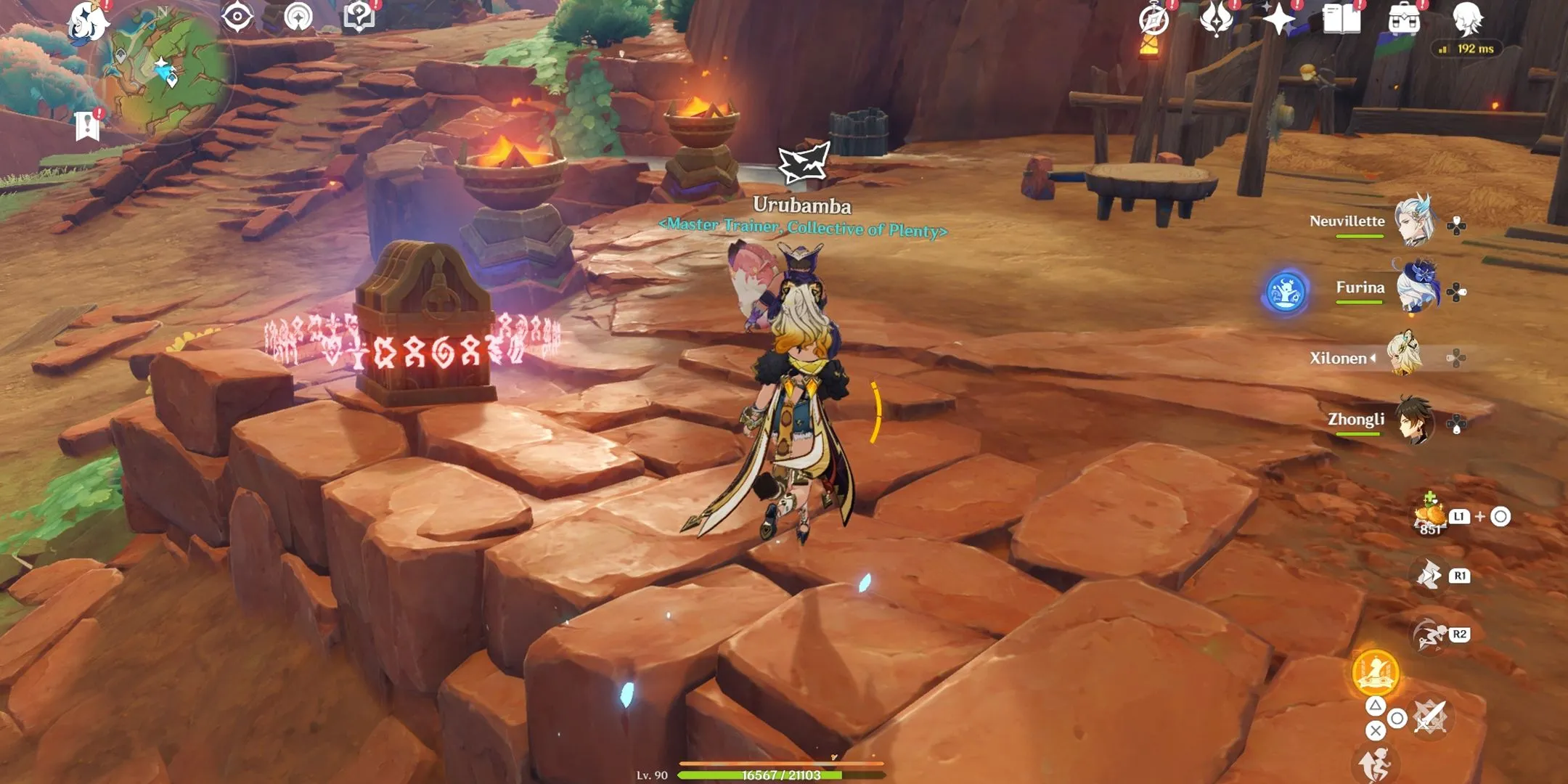The width and height of the screenshot is (1568, 784).
Task: Open the character screen icon
Action: click(x=1467, y=19)
